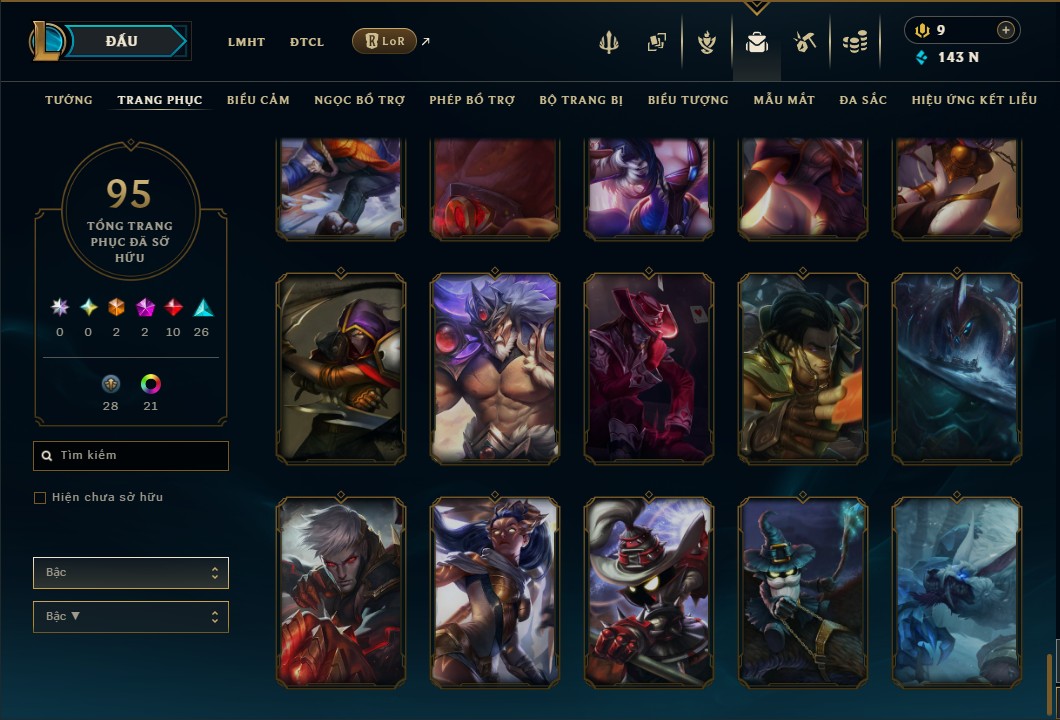Open the NGỌC BỔ TRỢ tab
Image resolution: width=1060 pixels, height=720 pixels.
click(359, 100)
